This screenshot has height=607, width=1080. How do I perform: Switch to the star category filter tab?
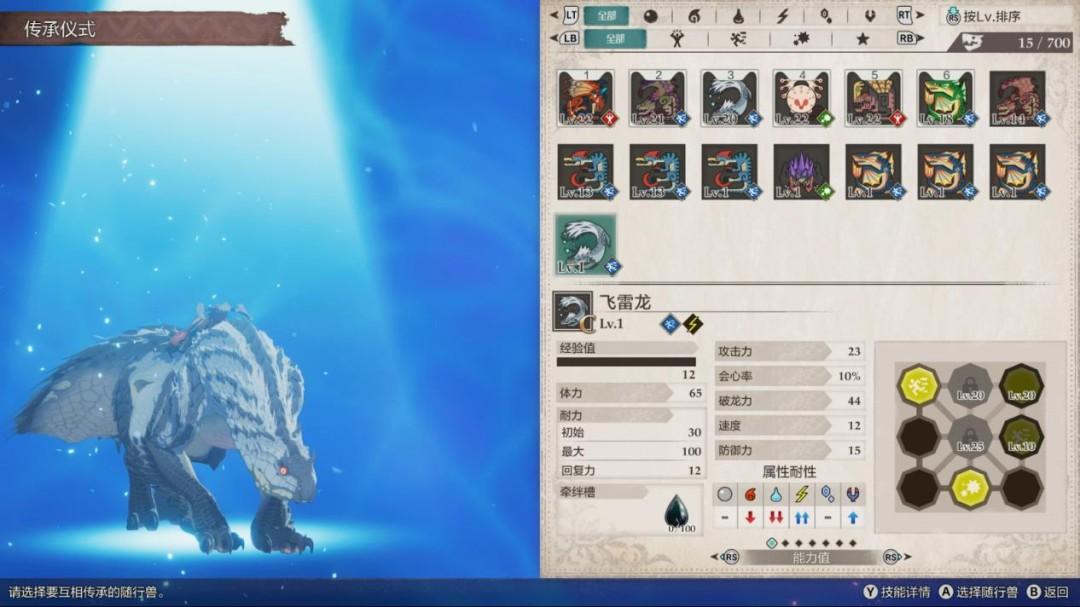(862, 39)
